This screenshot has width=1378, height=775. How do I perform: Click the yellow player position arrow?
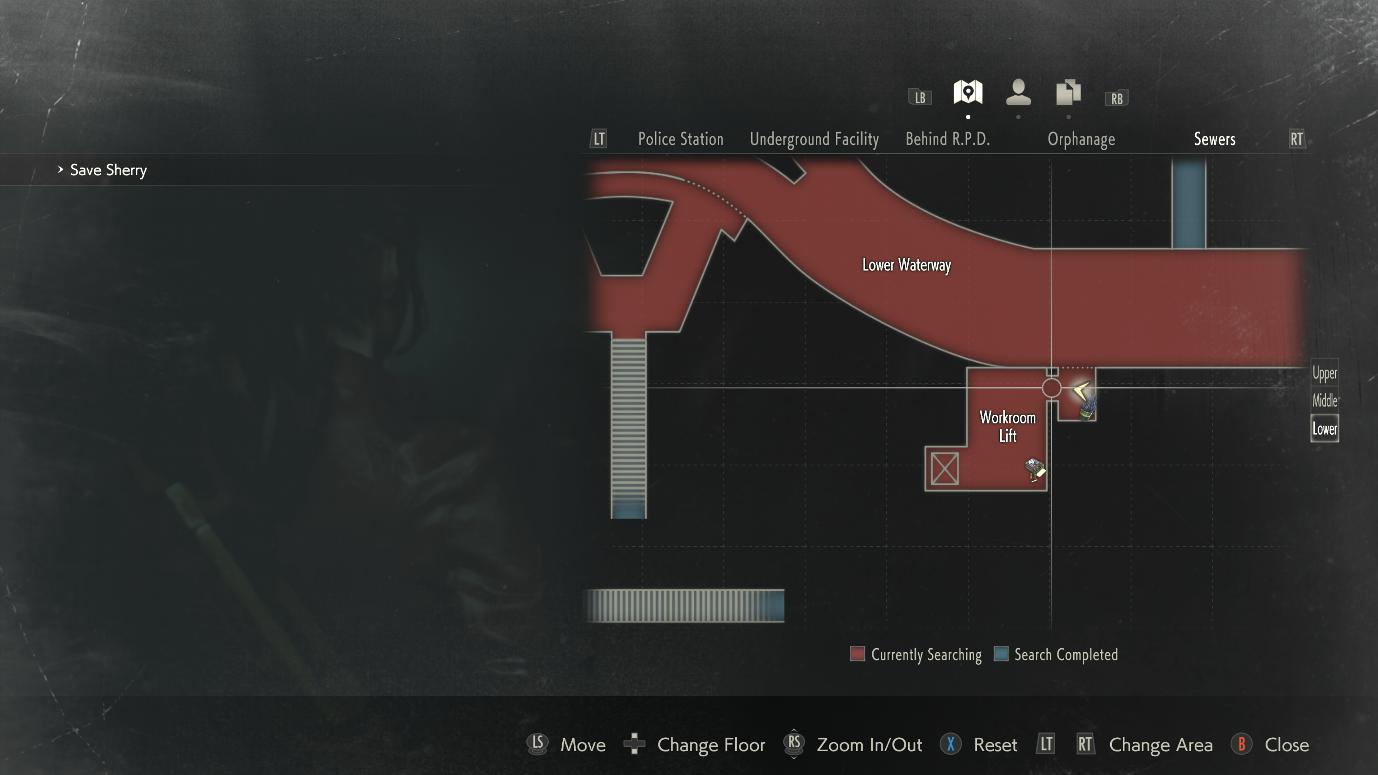pyautogui.click(x=1080, y=391)
